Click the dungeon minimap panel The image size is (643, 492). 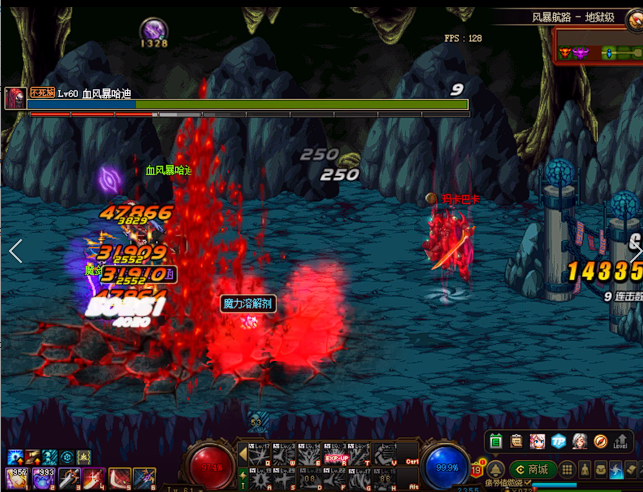(598, 52)
